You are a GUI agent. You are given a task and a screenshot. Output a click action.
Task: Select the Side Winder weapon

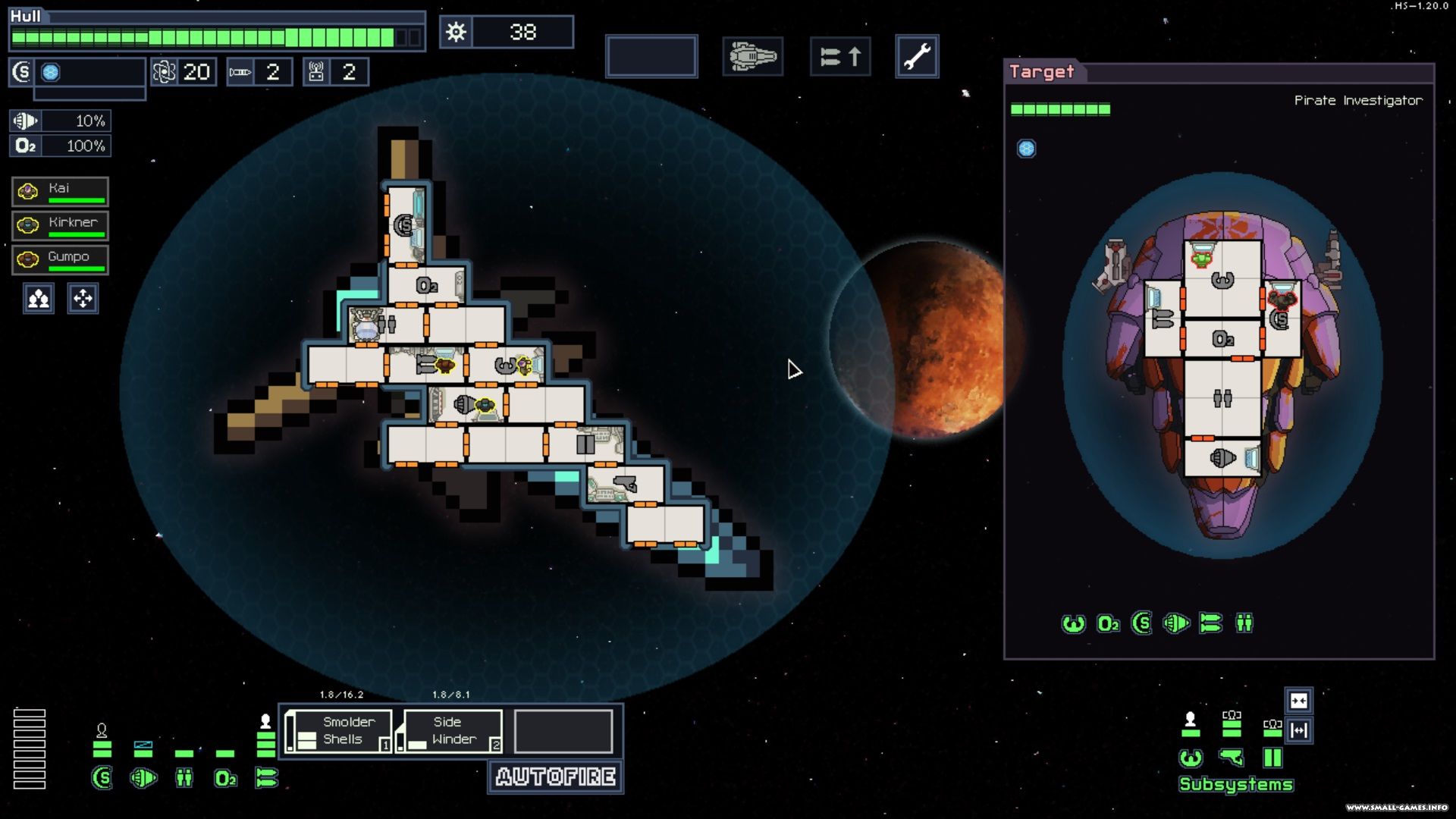pos(452,731)
